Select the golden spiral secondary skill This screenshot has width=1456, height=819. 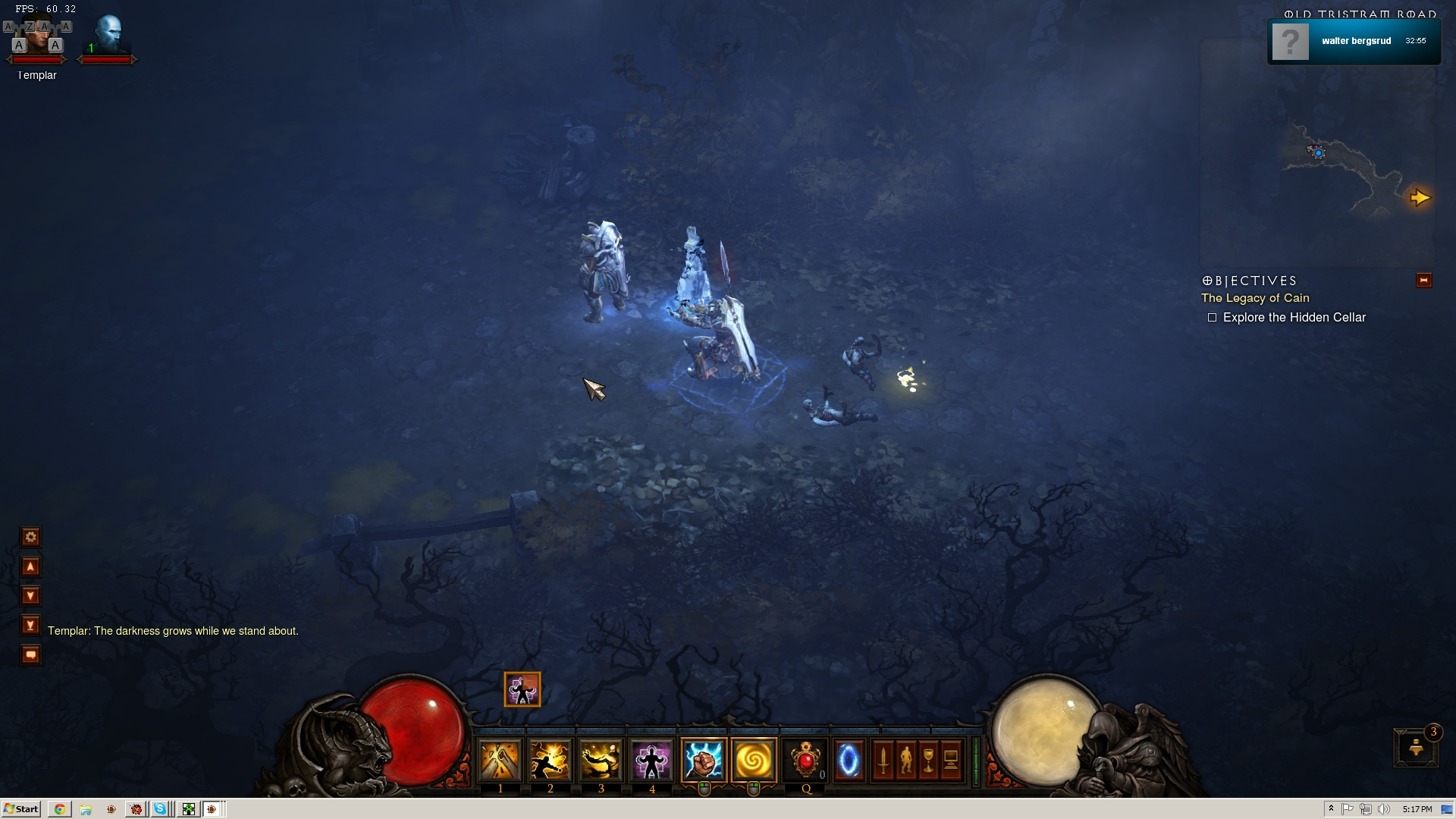coord(754,760)
